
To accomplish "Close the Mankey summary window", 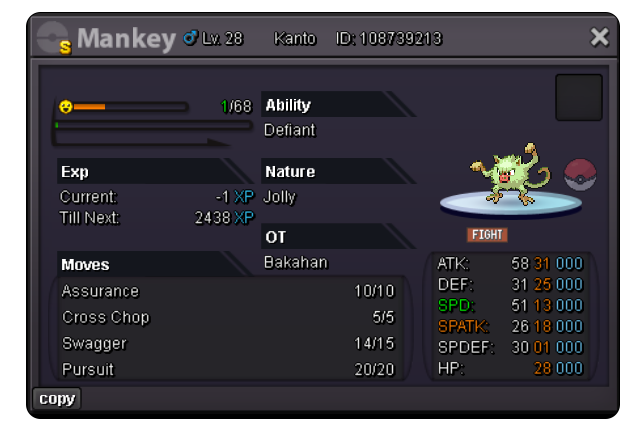I will (599, 38).
